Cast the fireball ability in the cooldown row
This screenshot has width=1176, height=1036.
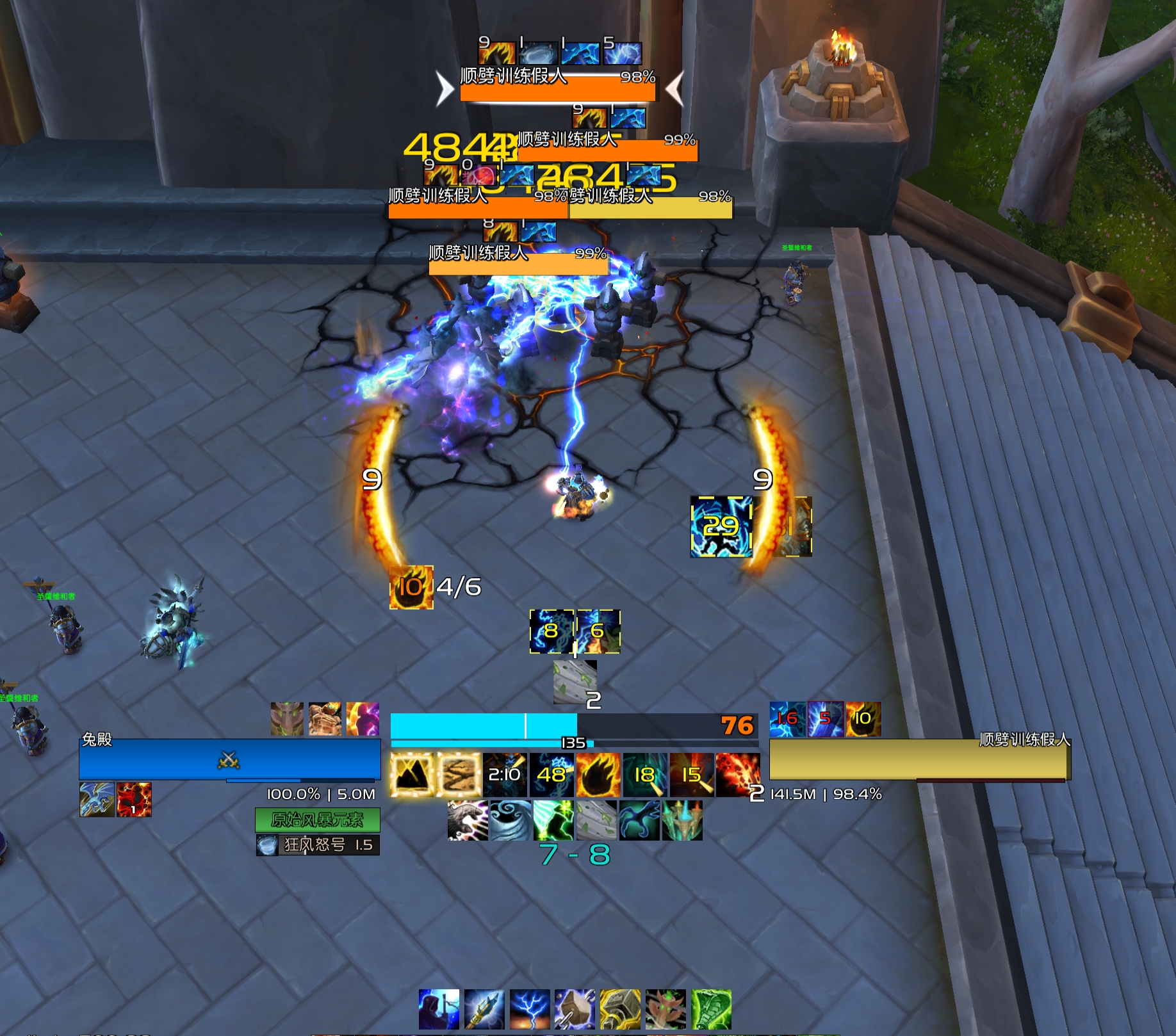[x=598, y=775]
